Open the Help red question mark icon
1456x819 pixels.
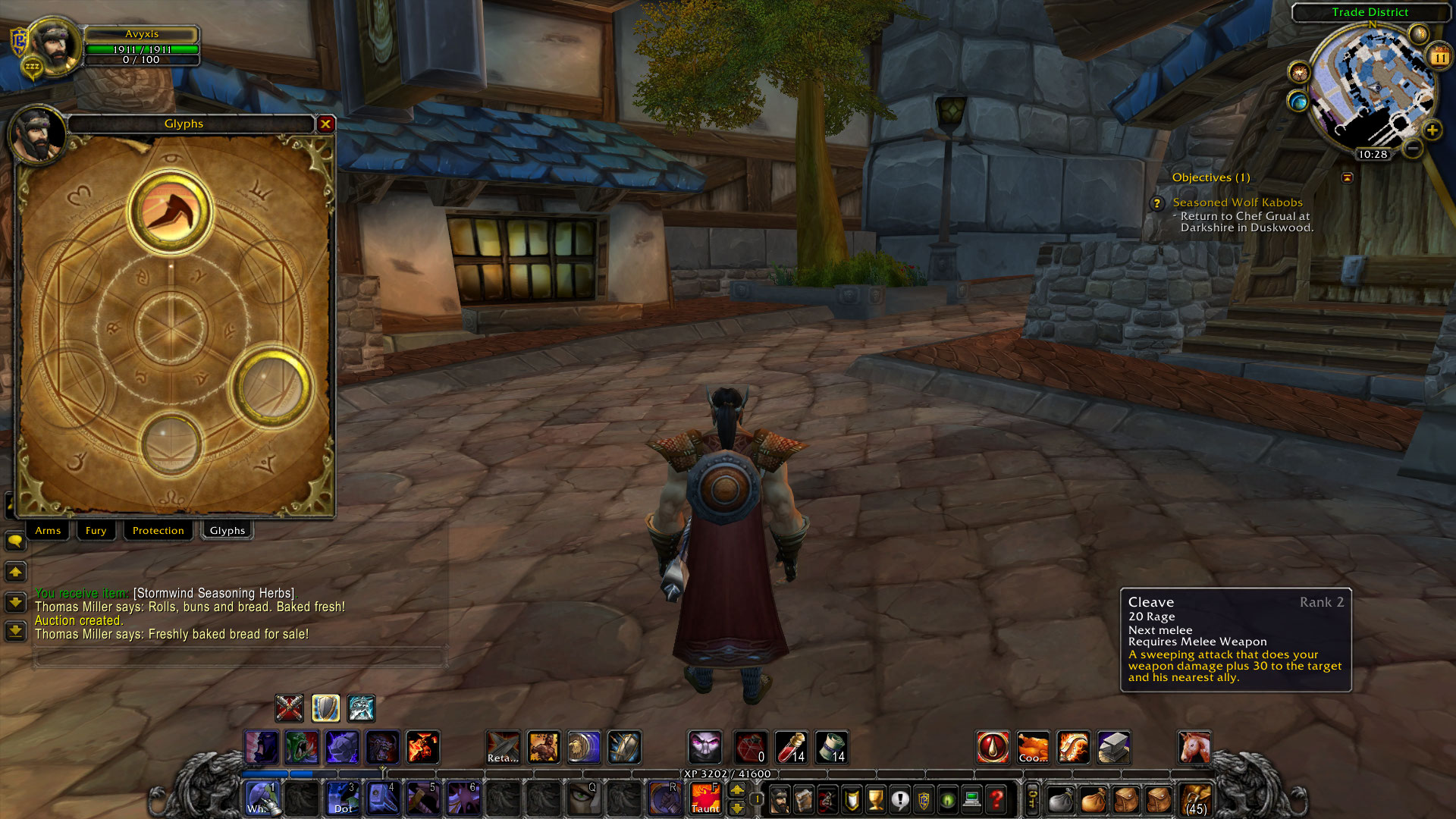coord(997,799)
